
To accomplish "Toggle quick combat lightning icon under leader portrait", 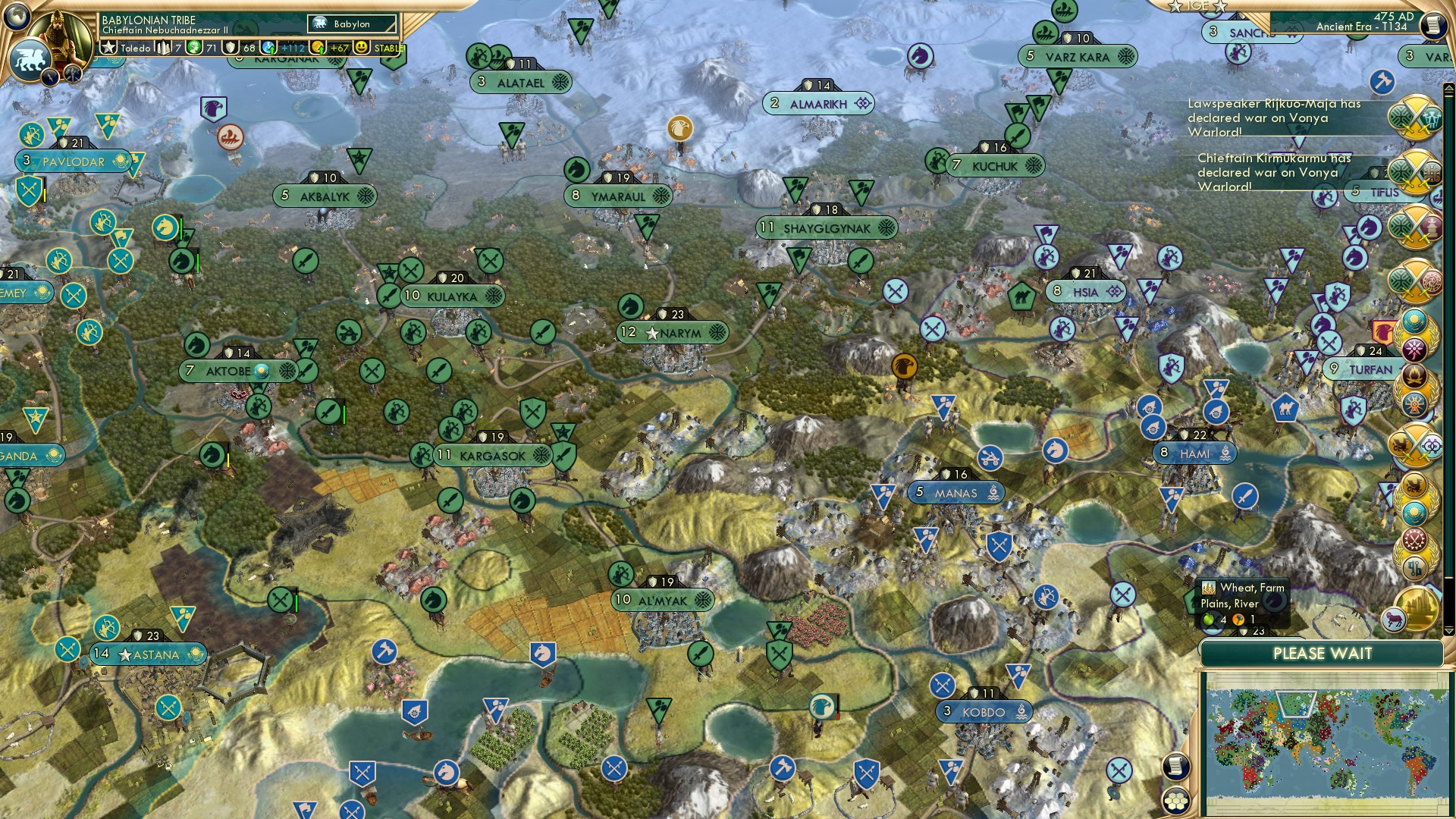I will pyautogui.click(x=50, y=77).
